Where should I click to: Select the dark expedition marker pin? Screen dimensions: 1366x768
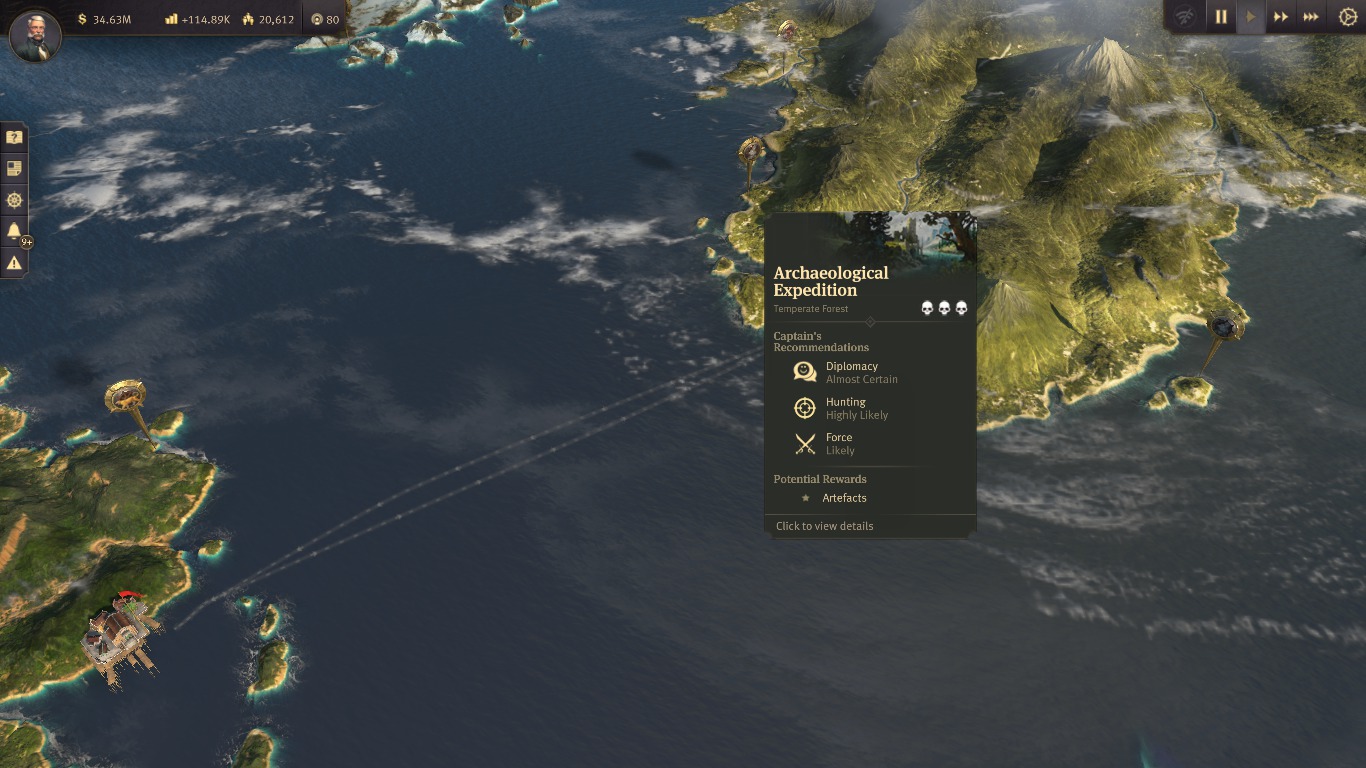1225,326
